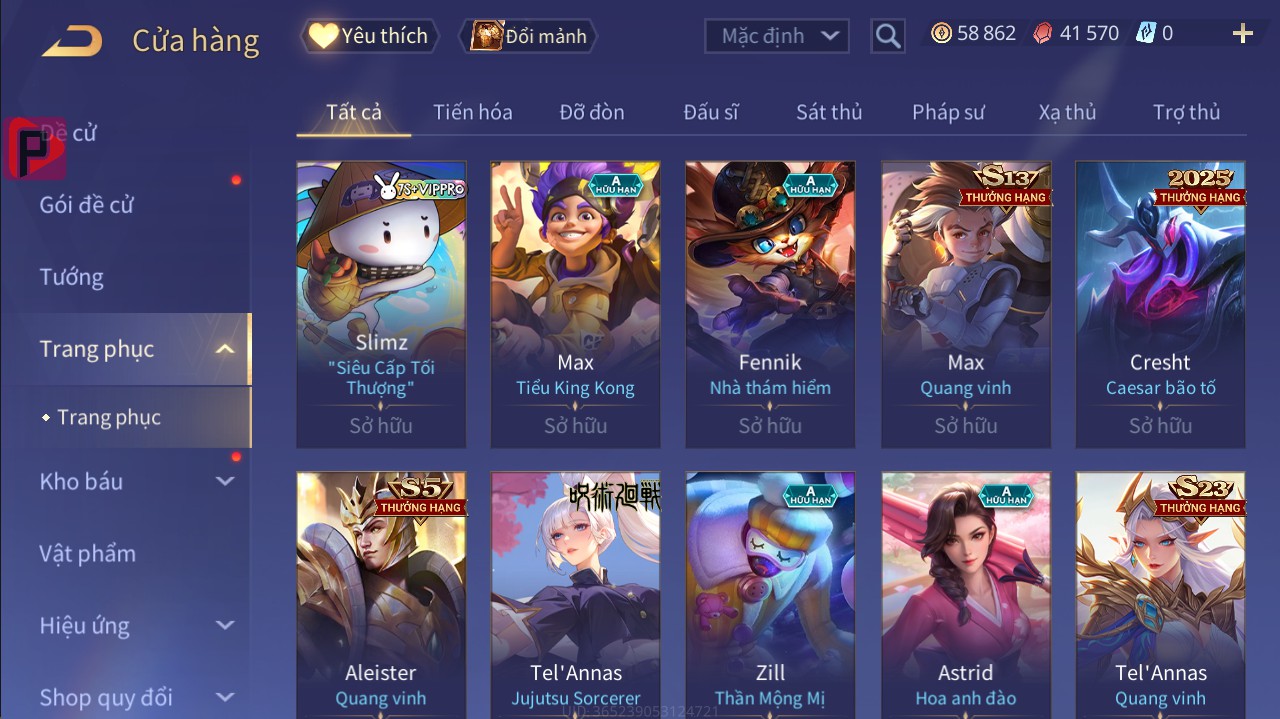
Task: Go back using the return arrow
Action: [71, 40]
